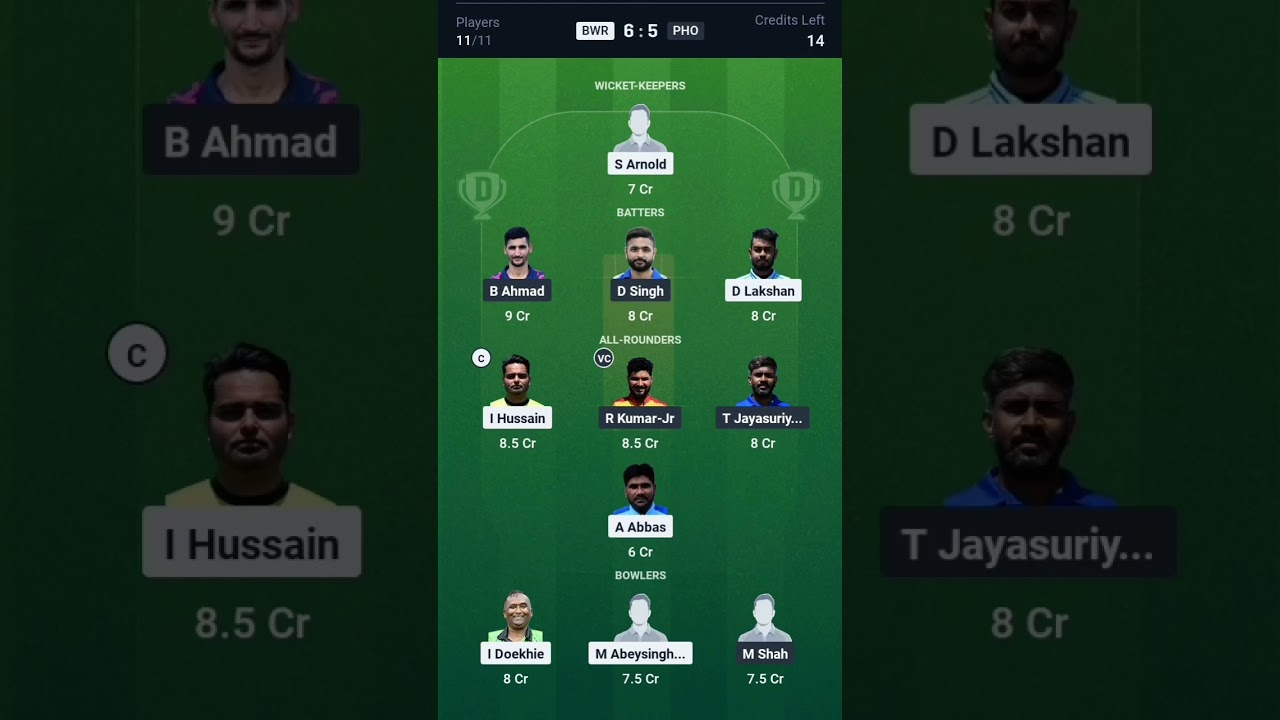
Task: Click the M Abeysingh bowler avatar
Action: [640, 620]
